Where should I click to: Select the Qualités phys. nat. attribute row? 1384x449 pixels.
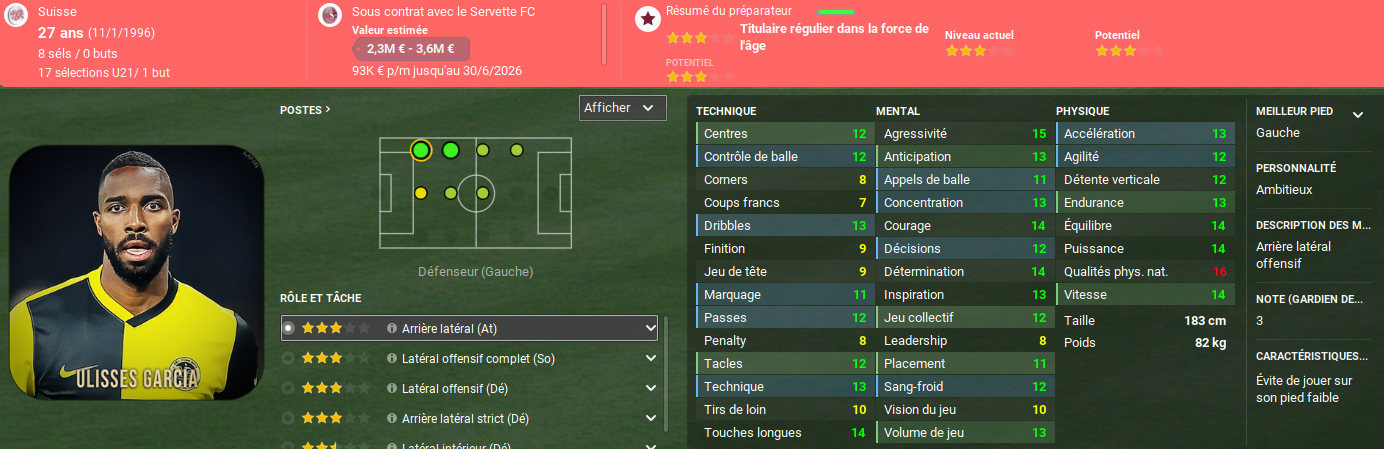1144,272
